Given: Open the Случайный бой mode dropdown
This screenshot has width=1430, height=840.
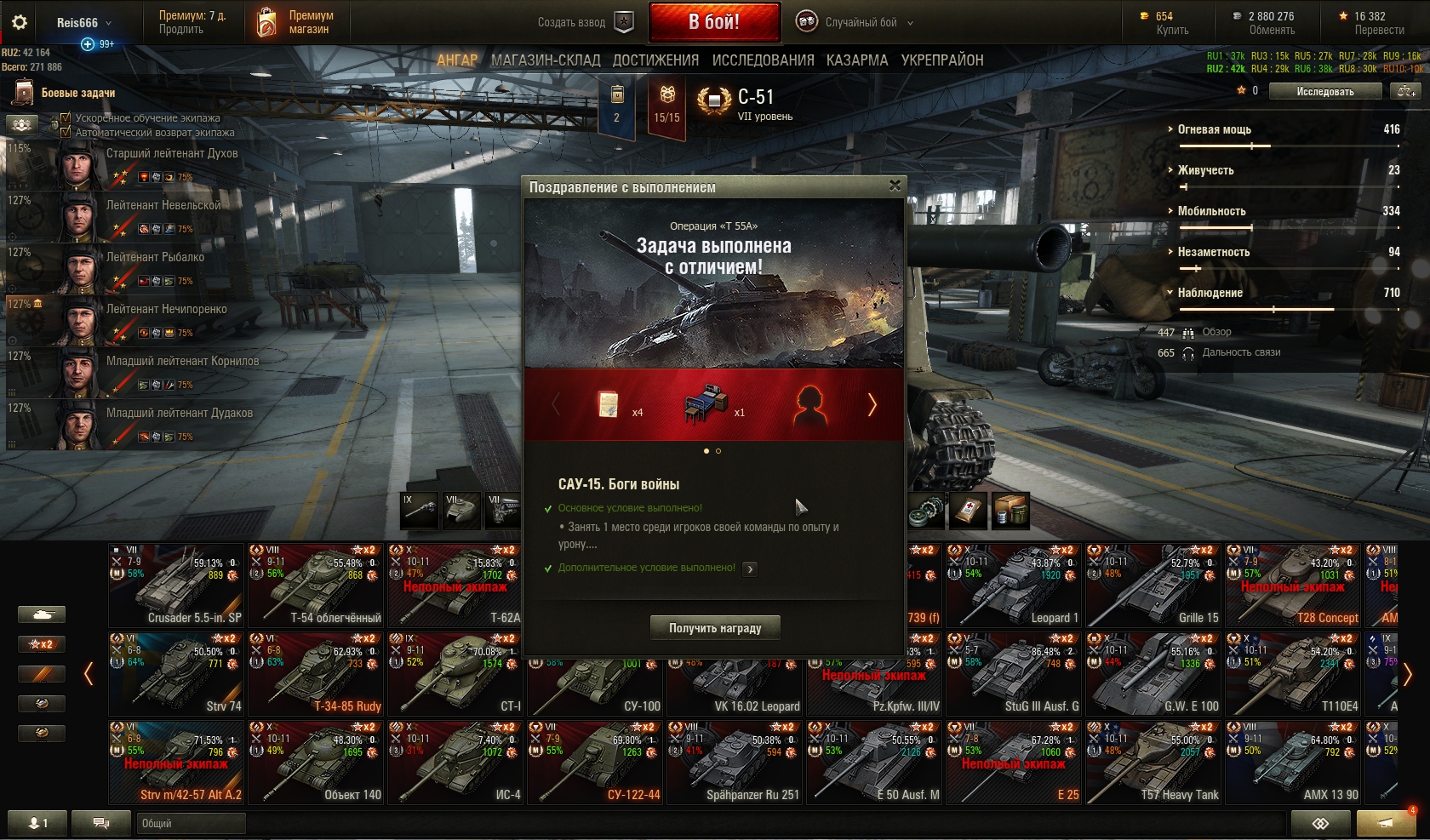Looking at the screenshot, I should click(861, 23).
